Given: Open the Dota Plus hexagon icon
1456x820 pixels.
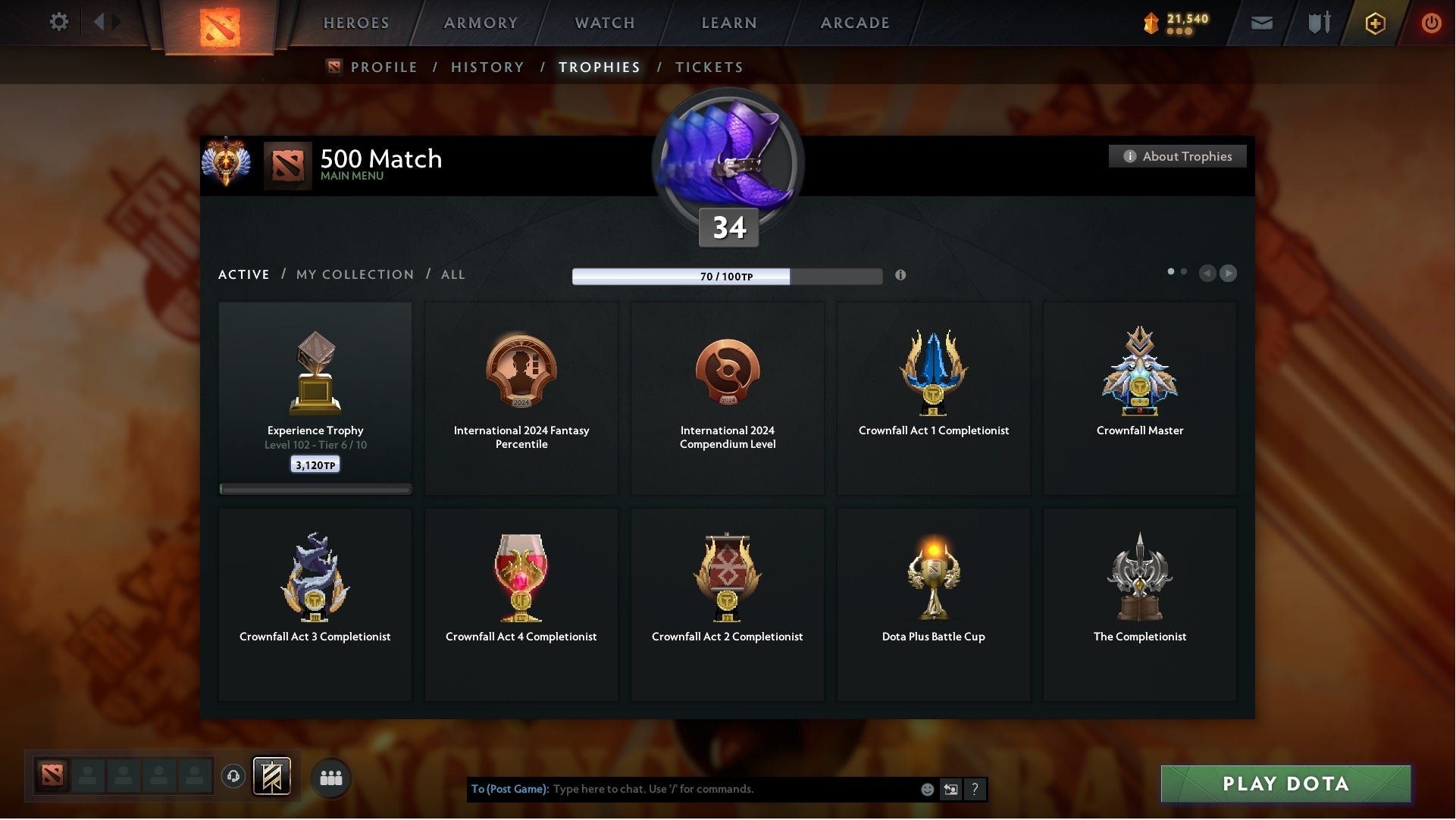Looking at the screenshot, I should [1374, 23].
